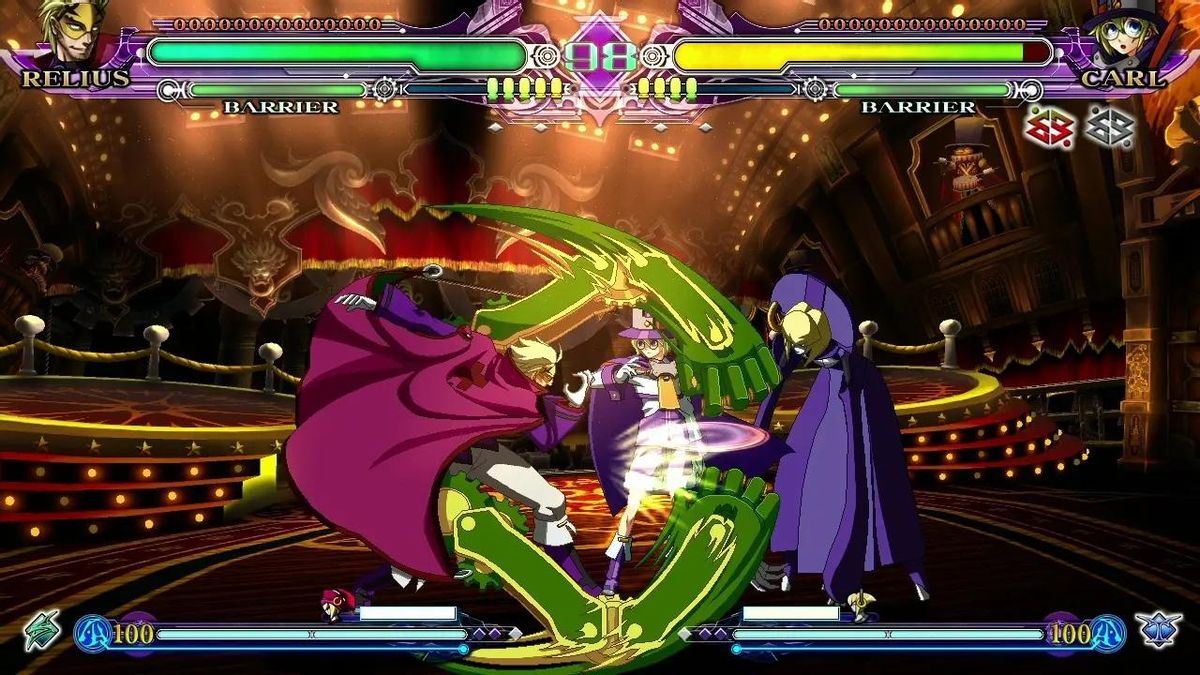The image size is (1200, 675).
Task: Click the blue emblem beside Carl's heat gauge
Action: [1158, 630]
